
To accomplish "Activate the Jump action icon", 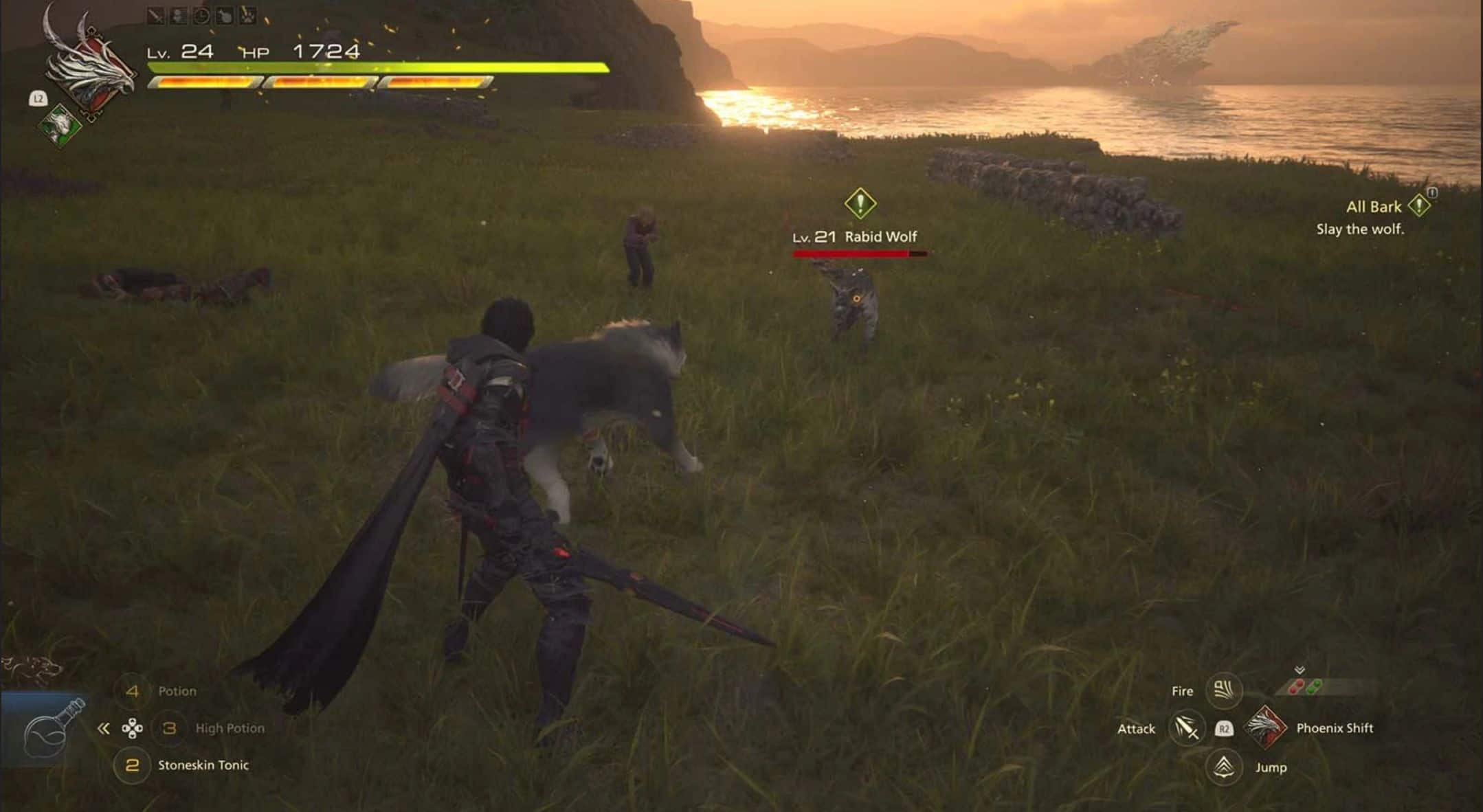I will 1223,767.
